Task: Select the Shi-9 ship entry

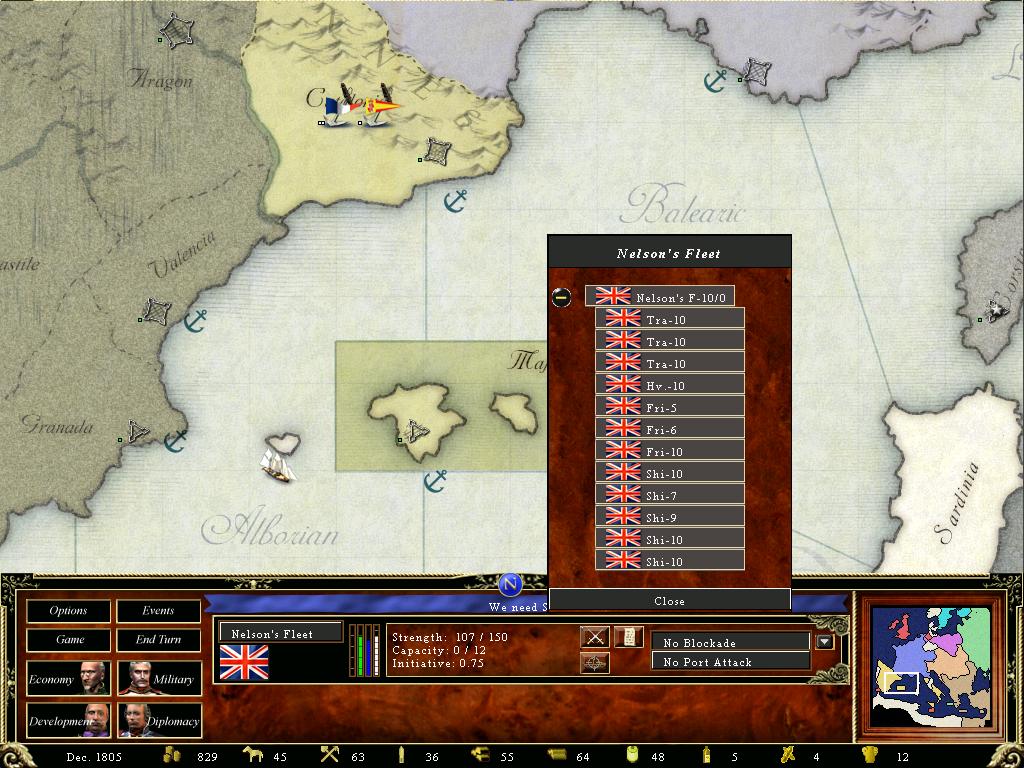Action: pos(669,517)
